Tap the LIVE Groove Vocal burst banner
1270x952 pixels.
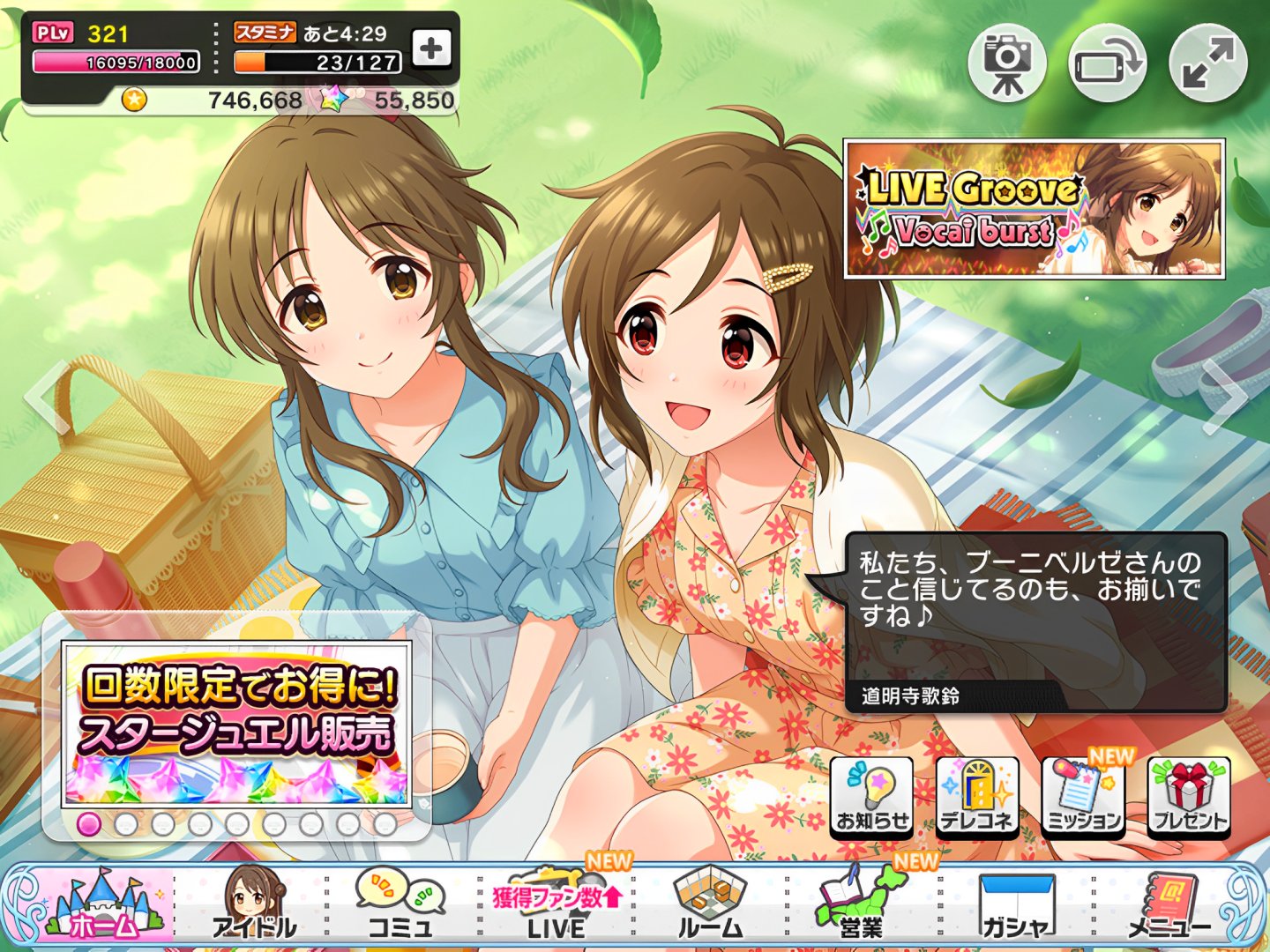pos(1035,209)
